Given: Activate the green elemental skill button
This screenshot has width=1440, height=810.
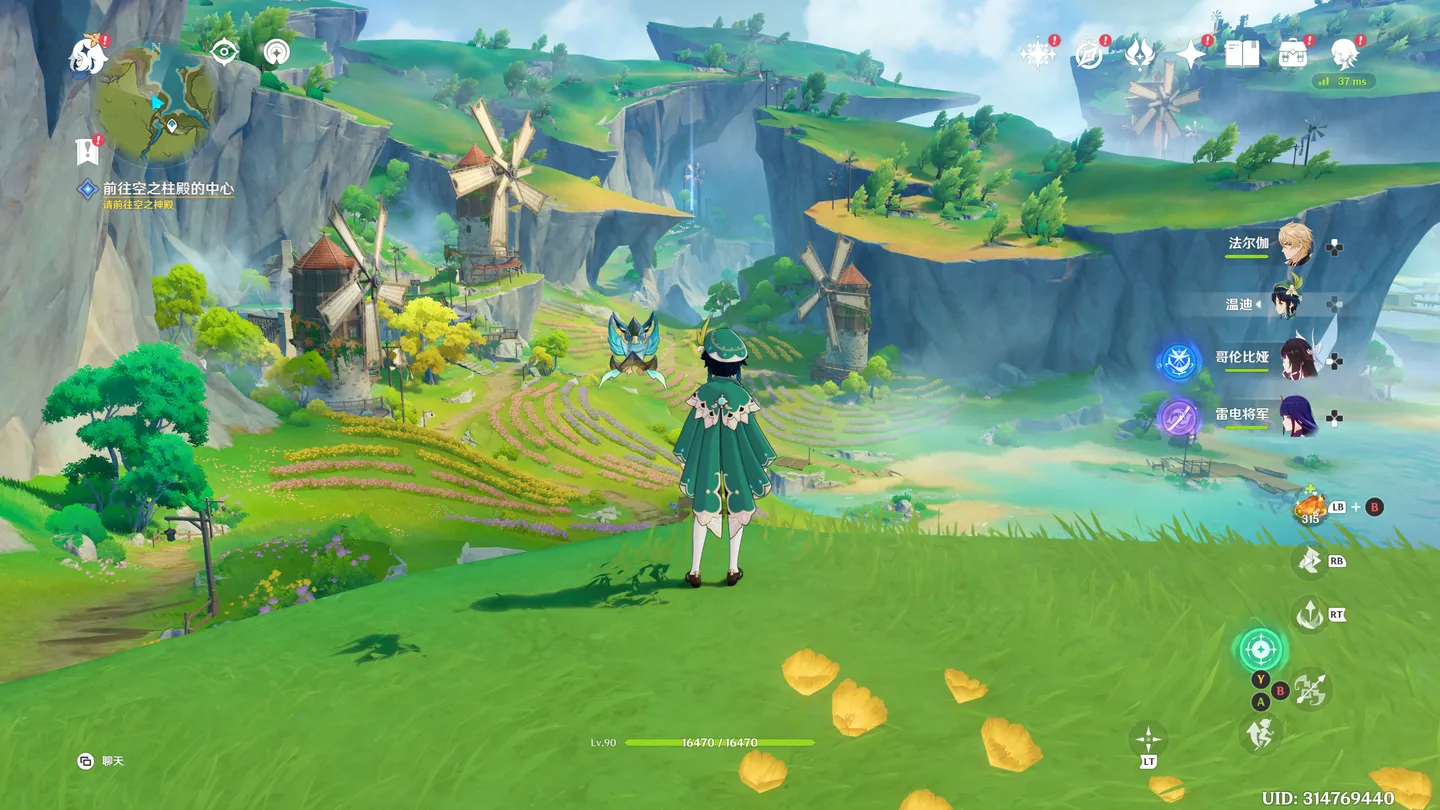Looking at the screenshot, I should (x=1260, y=650).
